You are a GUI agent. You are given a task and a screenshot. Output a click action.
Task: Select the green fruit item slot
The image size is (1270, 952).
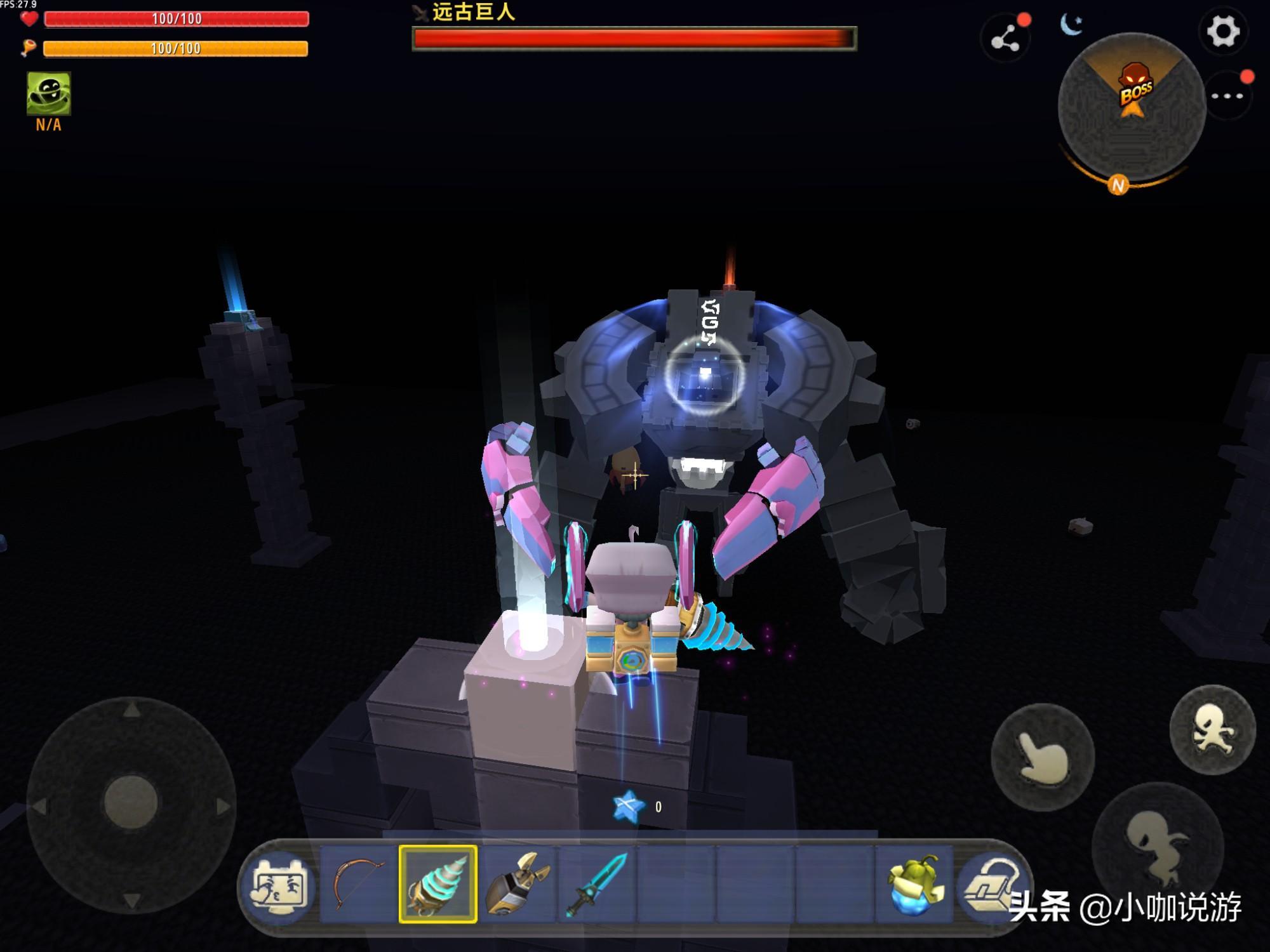pyautogui.click(x=913, y=883)
